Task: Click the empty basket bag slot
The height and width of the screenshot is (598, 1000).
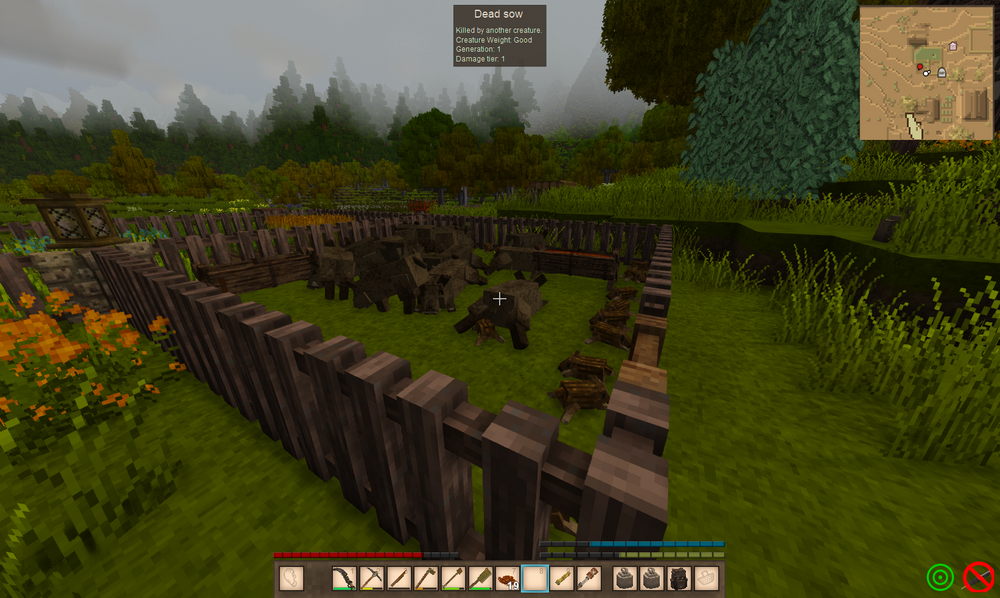Action: [707, 578]
